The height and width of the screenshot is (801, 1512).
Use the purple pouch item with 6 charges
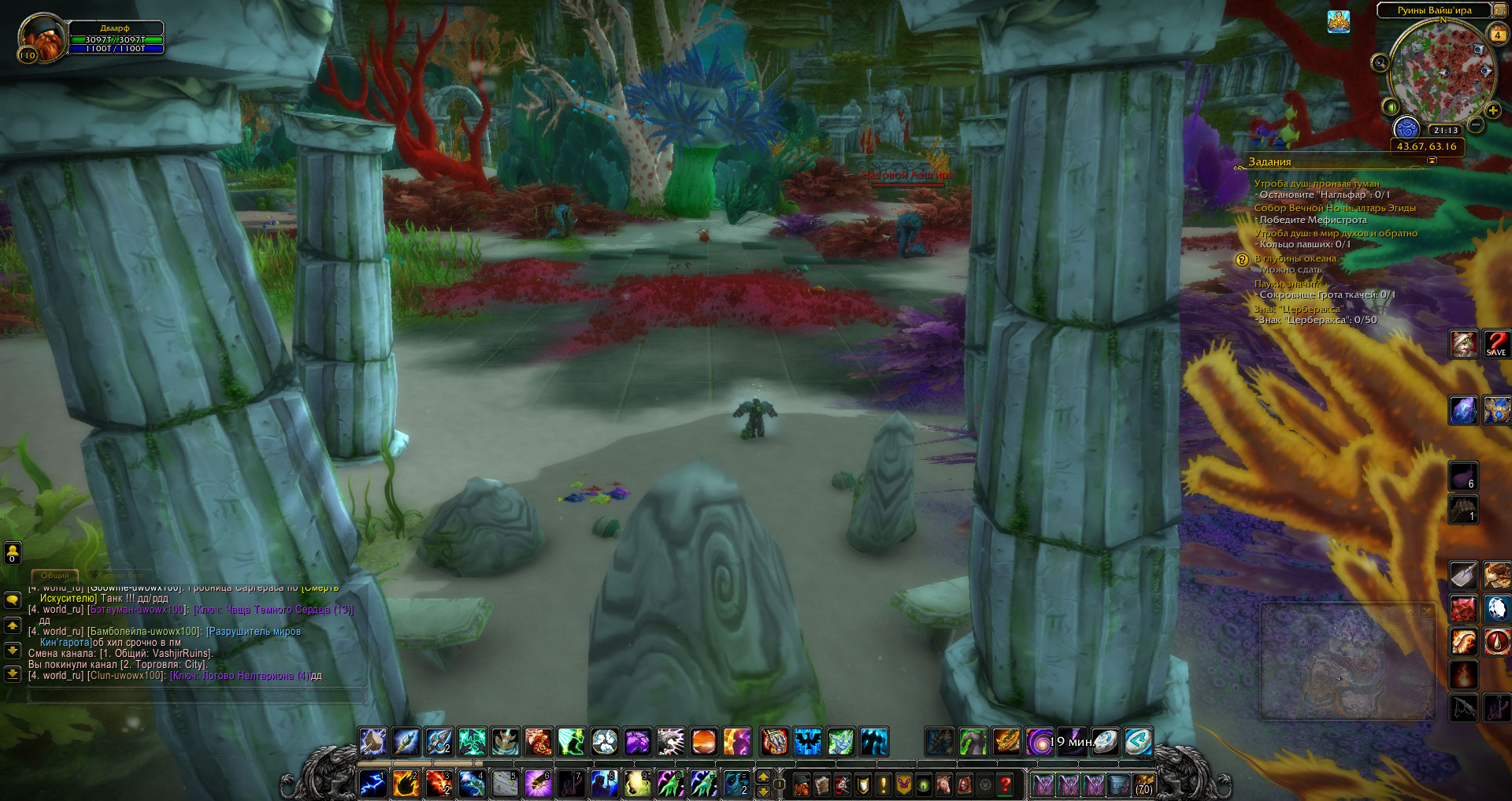tap(1463, 477)
